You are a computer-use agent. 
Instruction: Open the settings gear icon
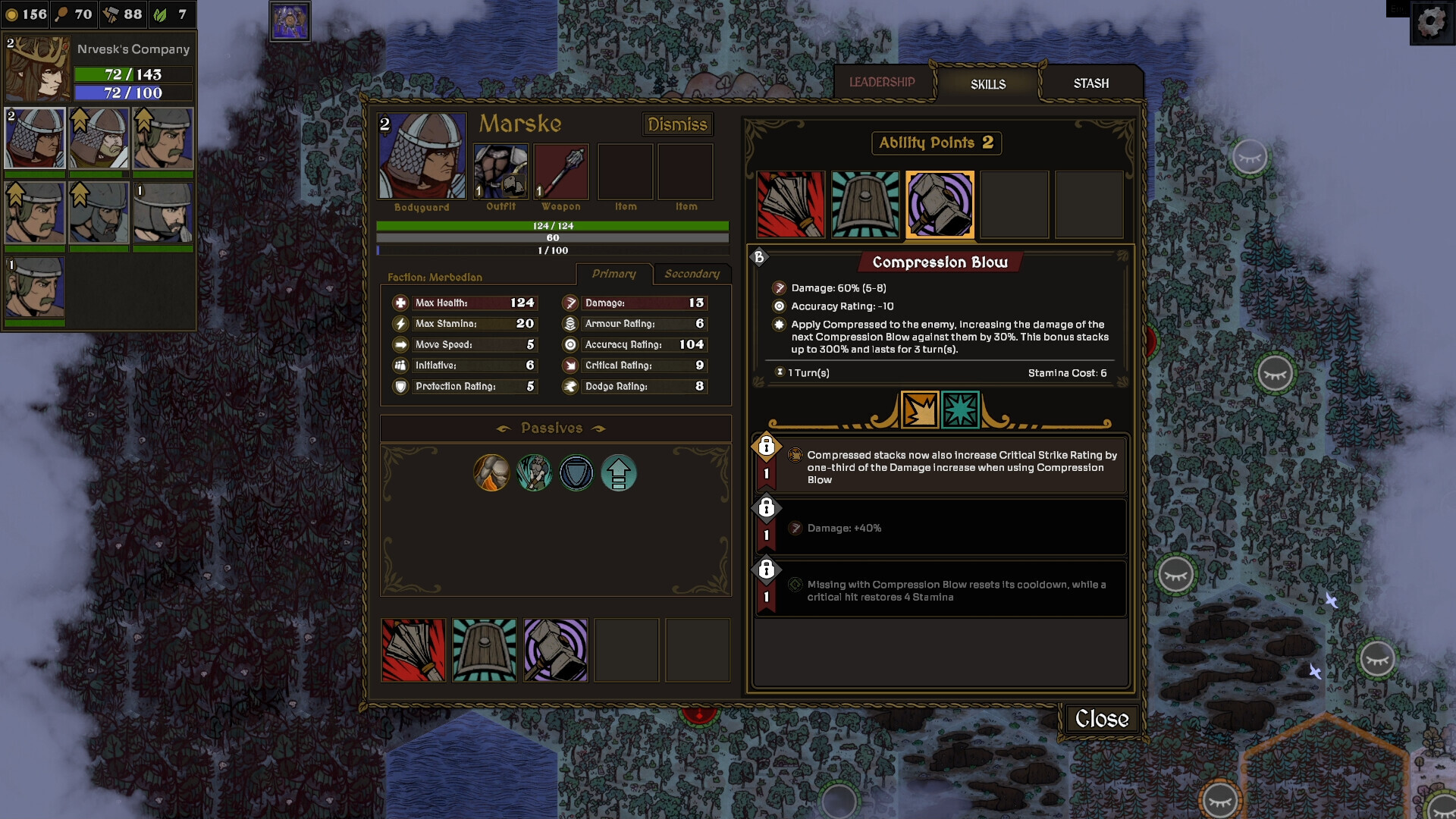(x=1431, y=22)
